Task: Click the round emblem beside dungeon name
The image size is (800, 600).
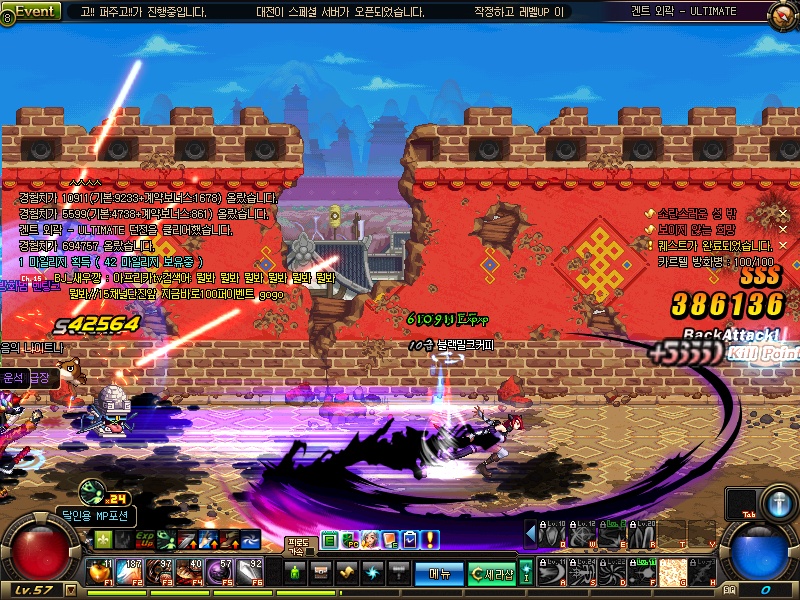Action: pos(784,14)
